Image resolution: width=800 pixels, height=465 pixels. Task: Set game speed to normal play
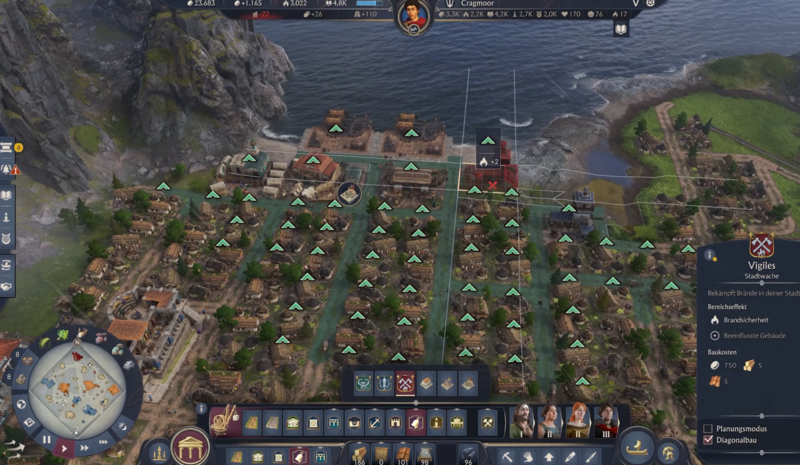tap(64, 447)
